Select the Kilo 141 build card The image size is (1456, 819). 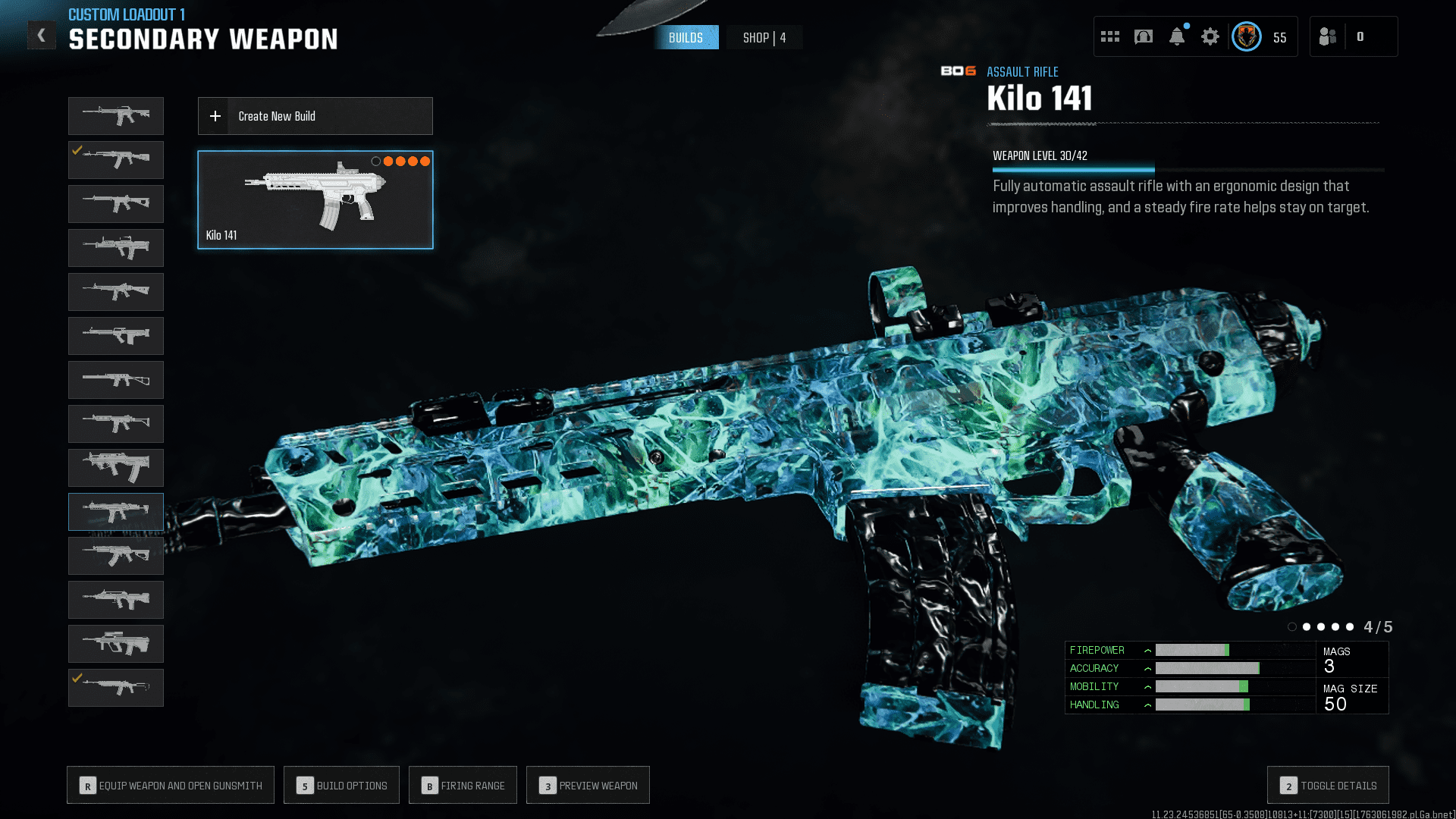coord(315,199)
